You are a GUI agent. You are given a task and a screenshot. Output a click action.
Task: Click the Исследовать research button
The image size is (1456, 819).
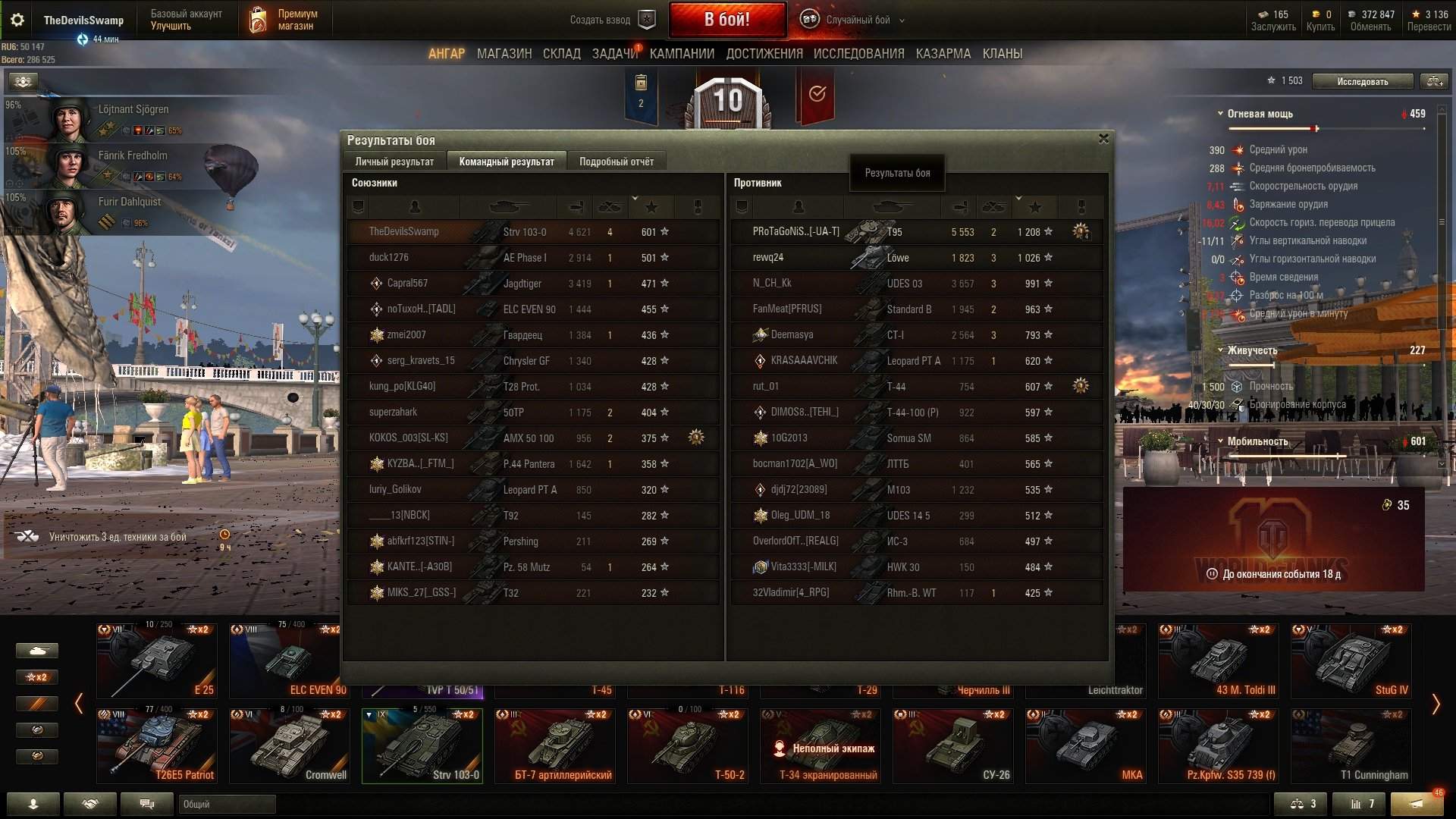point(1362,81)
